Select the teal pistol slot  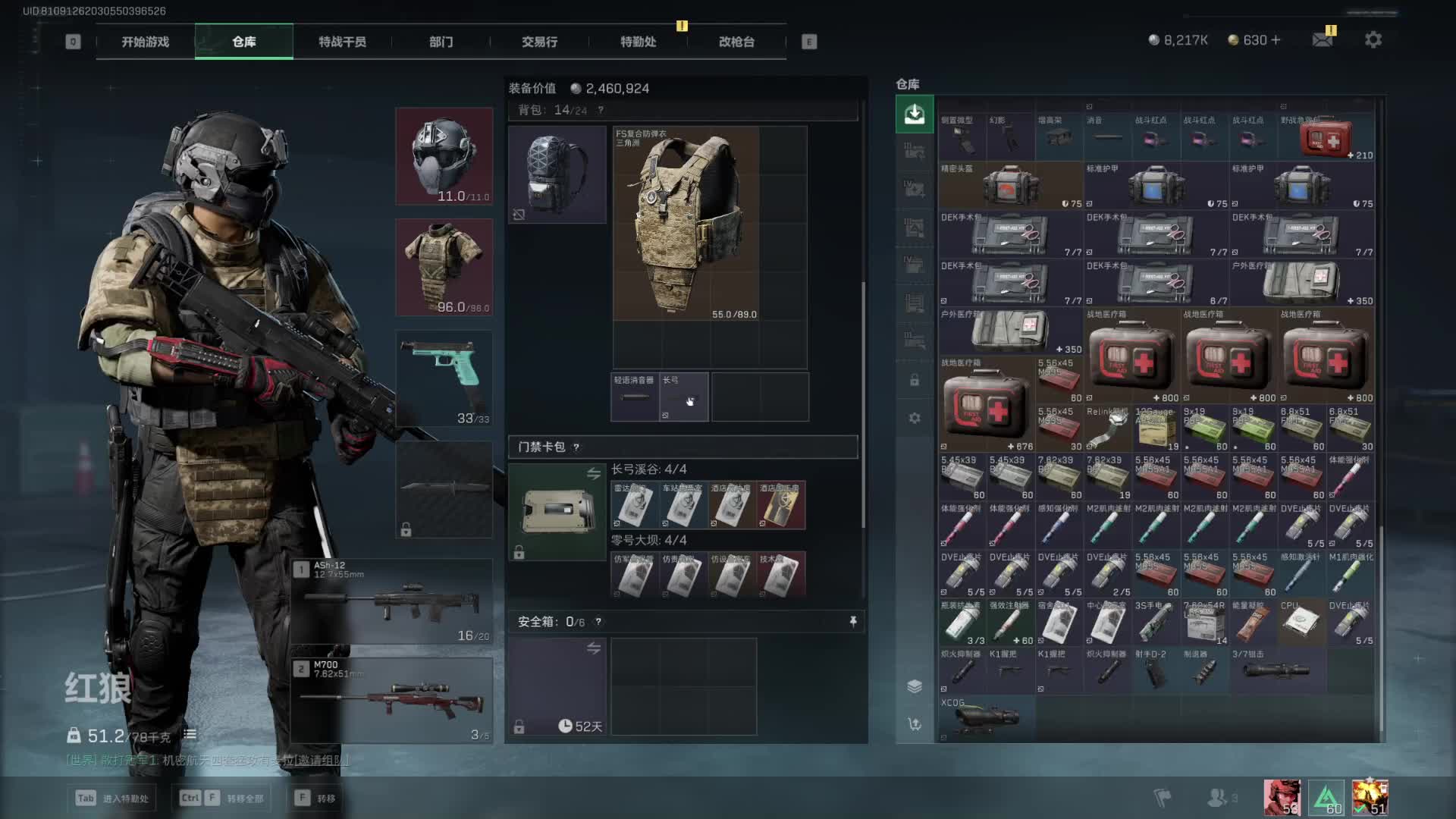[444, 378]
